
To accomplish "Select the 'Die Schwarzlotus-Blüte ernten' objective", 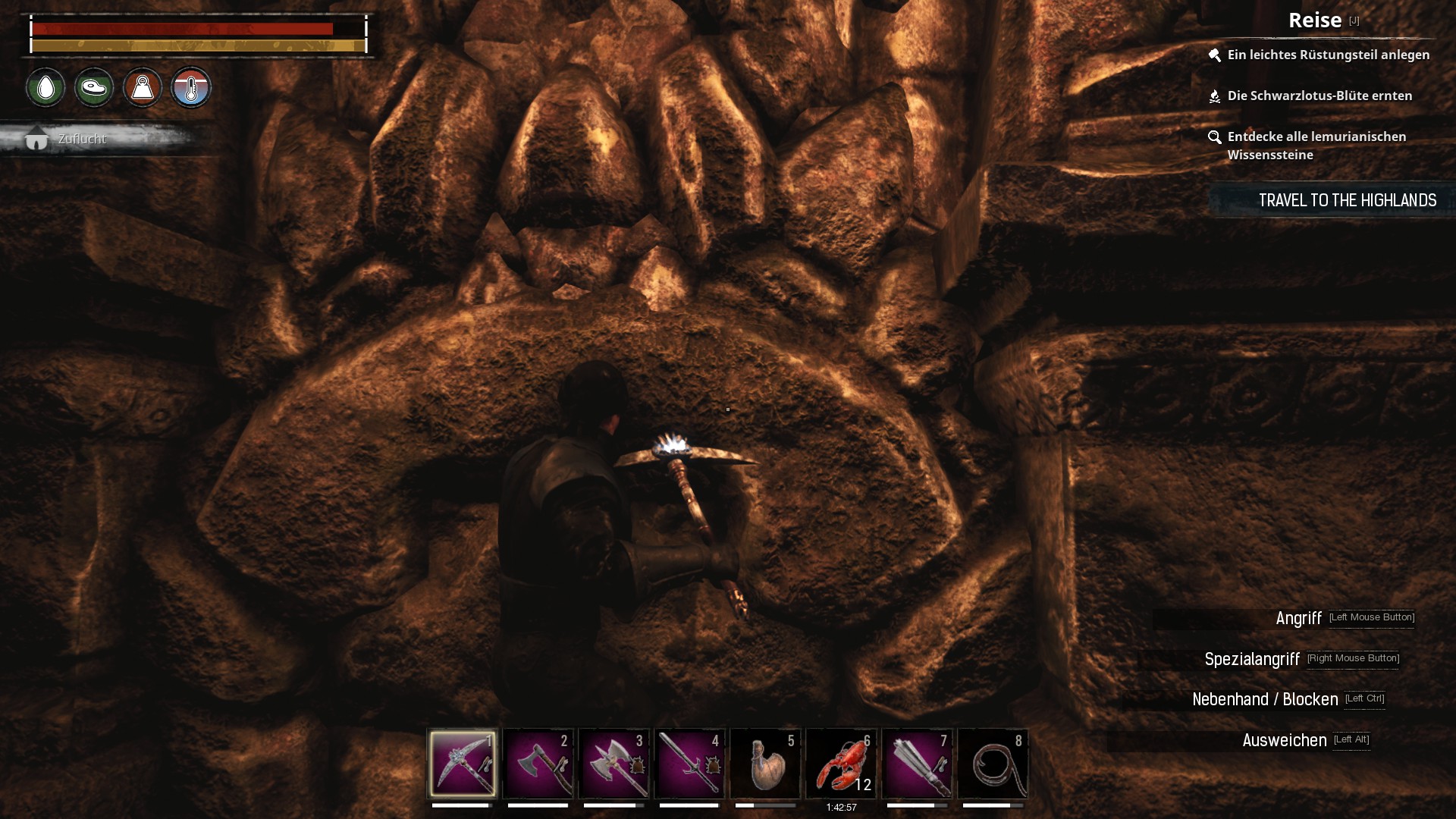I will coord(1319,96).
